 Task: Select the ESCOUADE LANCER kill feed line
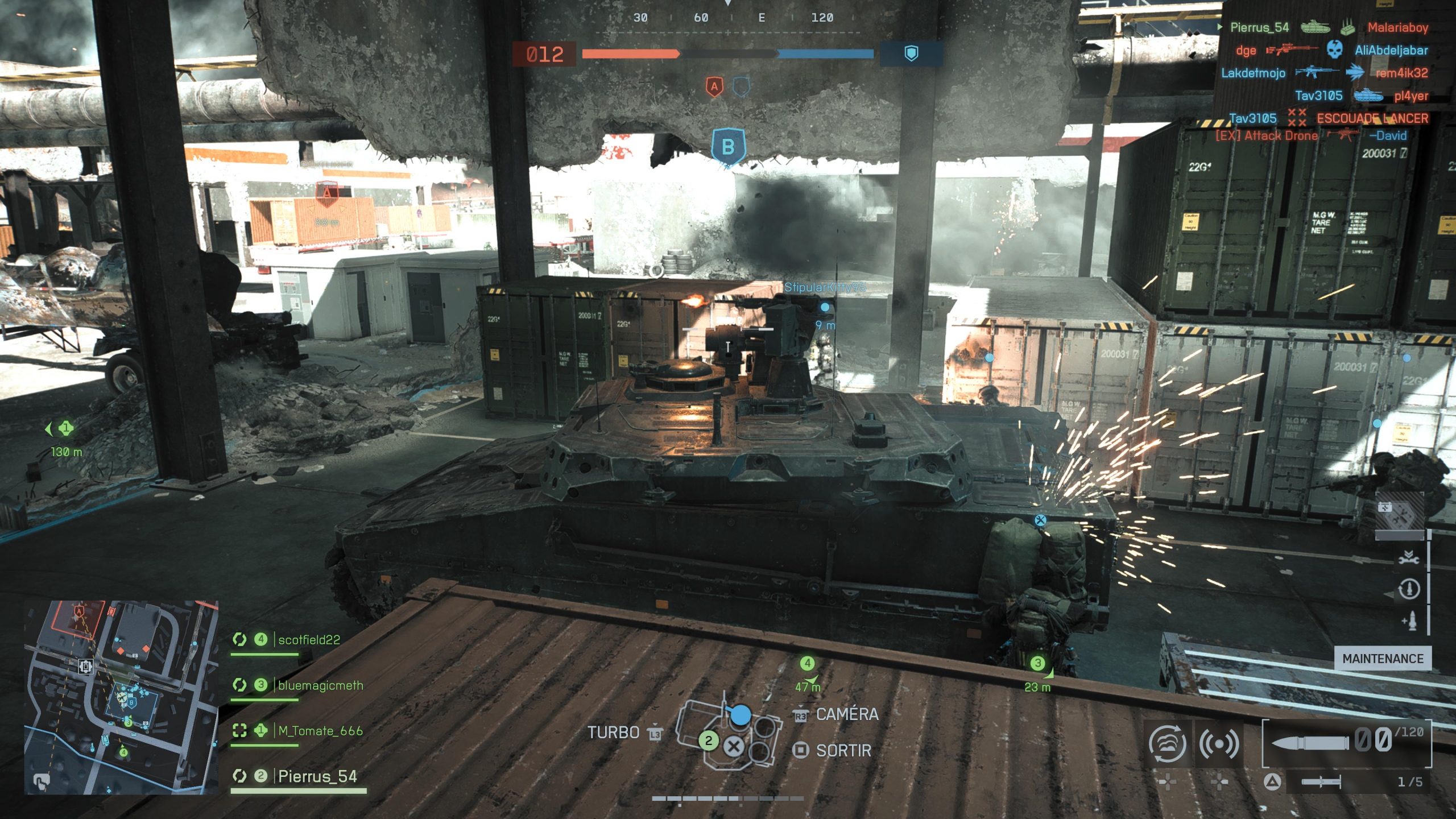pos(1372,118)
